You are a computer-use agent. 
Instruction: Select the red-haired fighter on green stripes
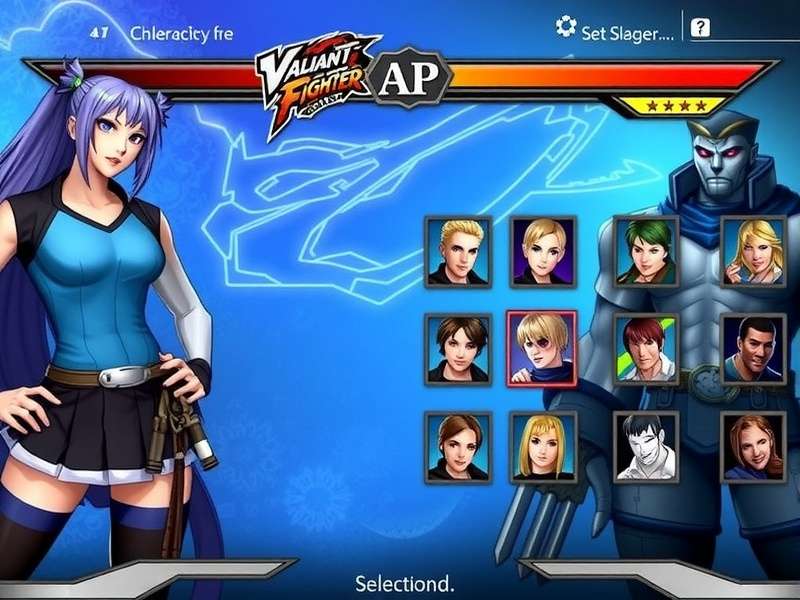[x=646, y=349]
